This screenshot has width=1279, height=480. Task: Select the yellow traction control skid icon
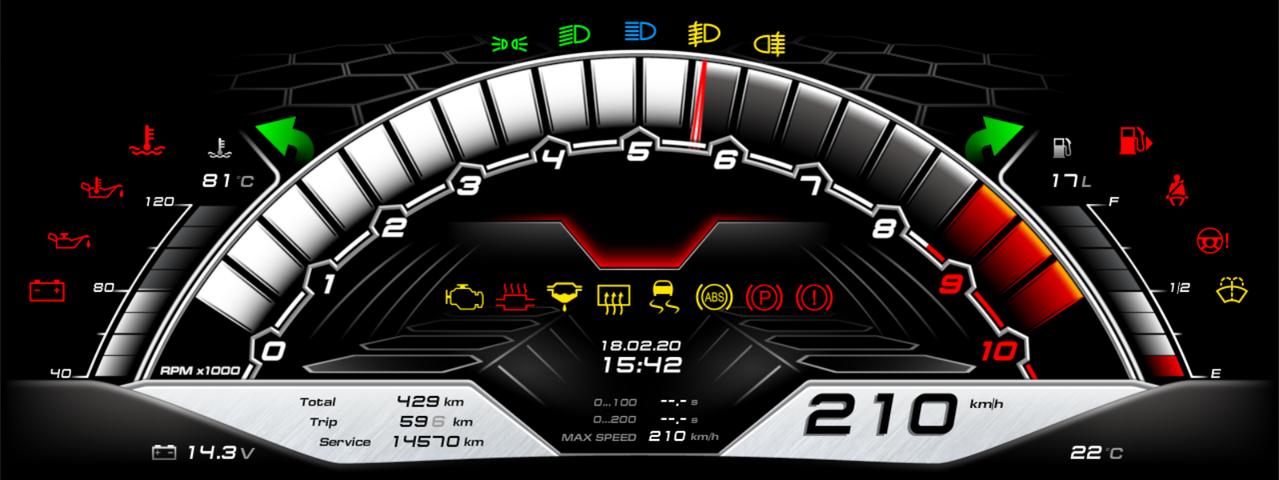(x=664, y=296)
